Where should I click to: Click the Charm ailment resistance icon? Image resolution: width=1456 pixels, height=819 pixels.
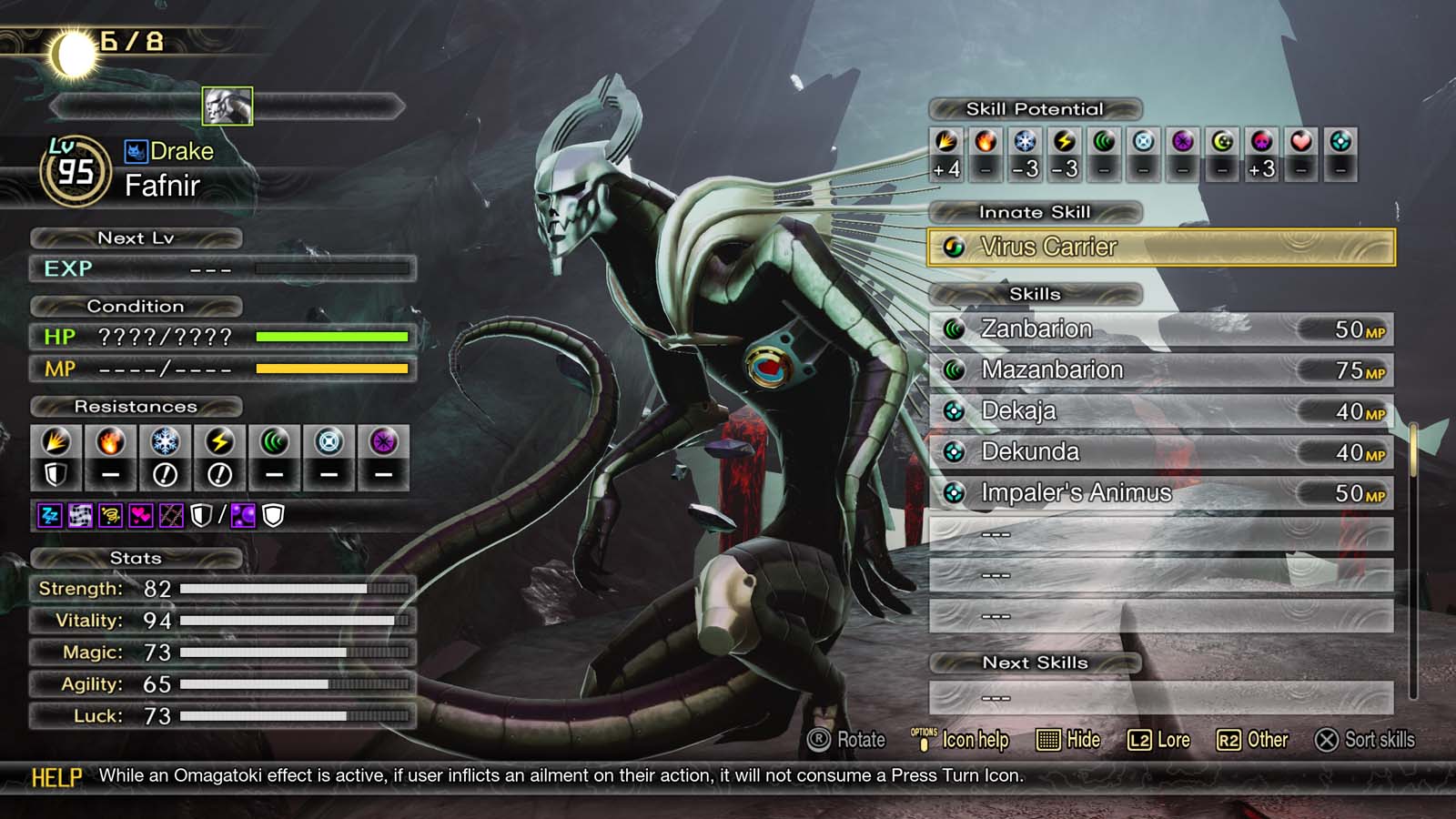[141, 514]
